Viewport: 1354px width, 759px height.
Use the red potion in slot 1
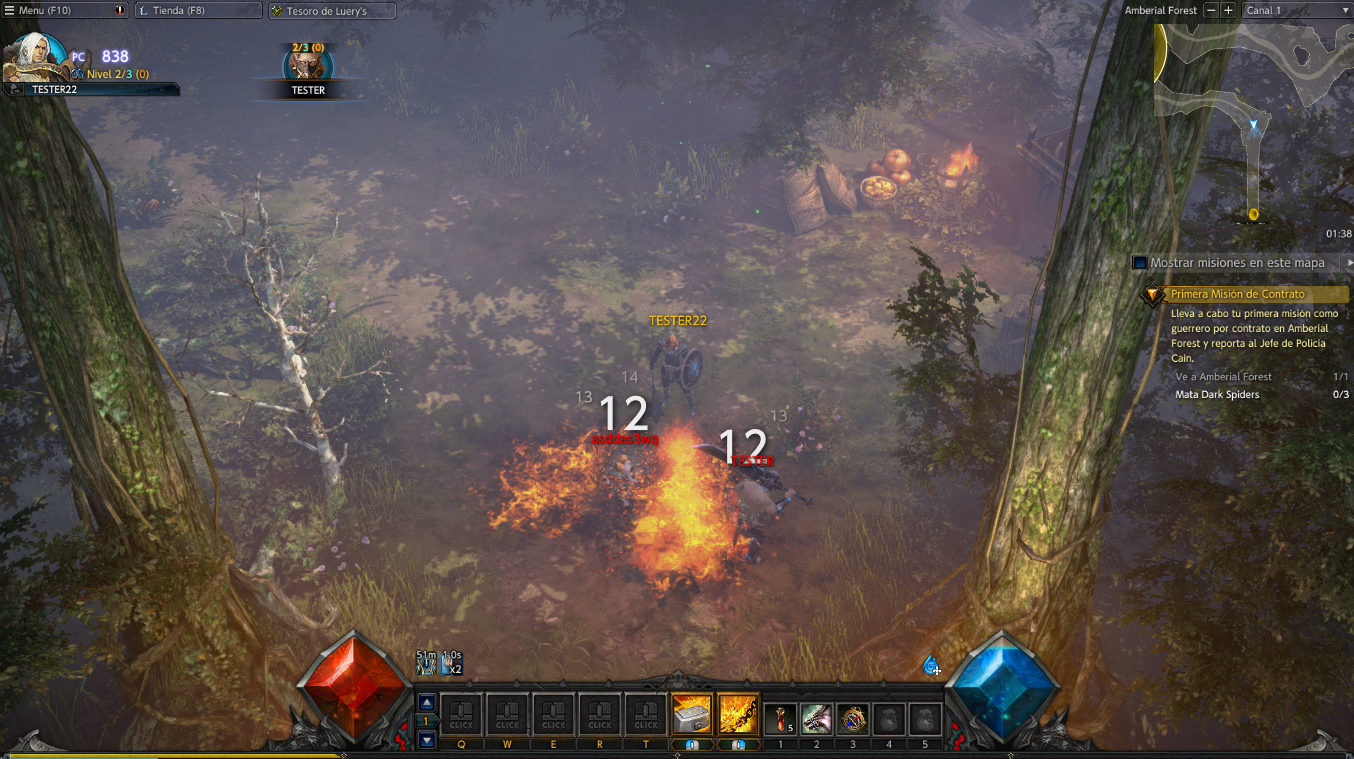[780, 719]
